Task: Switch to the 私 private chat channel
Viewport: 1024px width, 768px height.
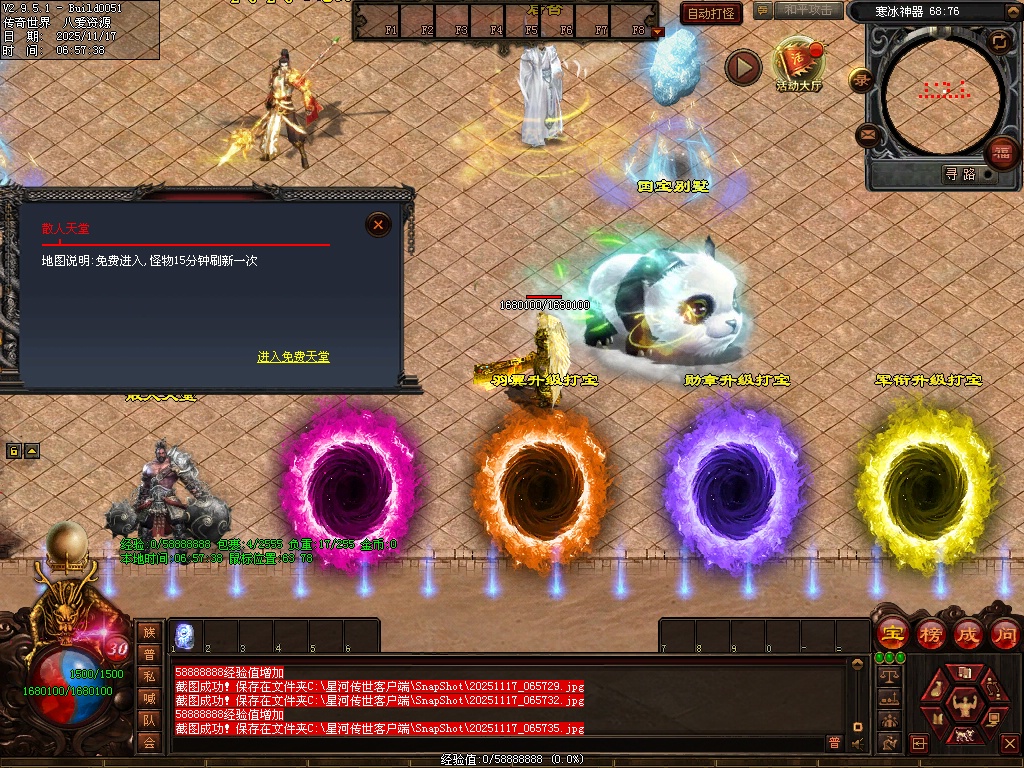Action: click(x=149, y=675)
